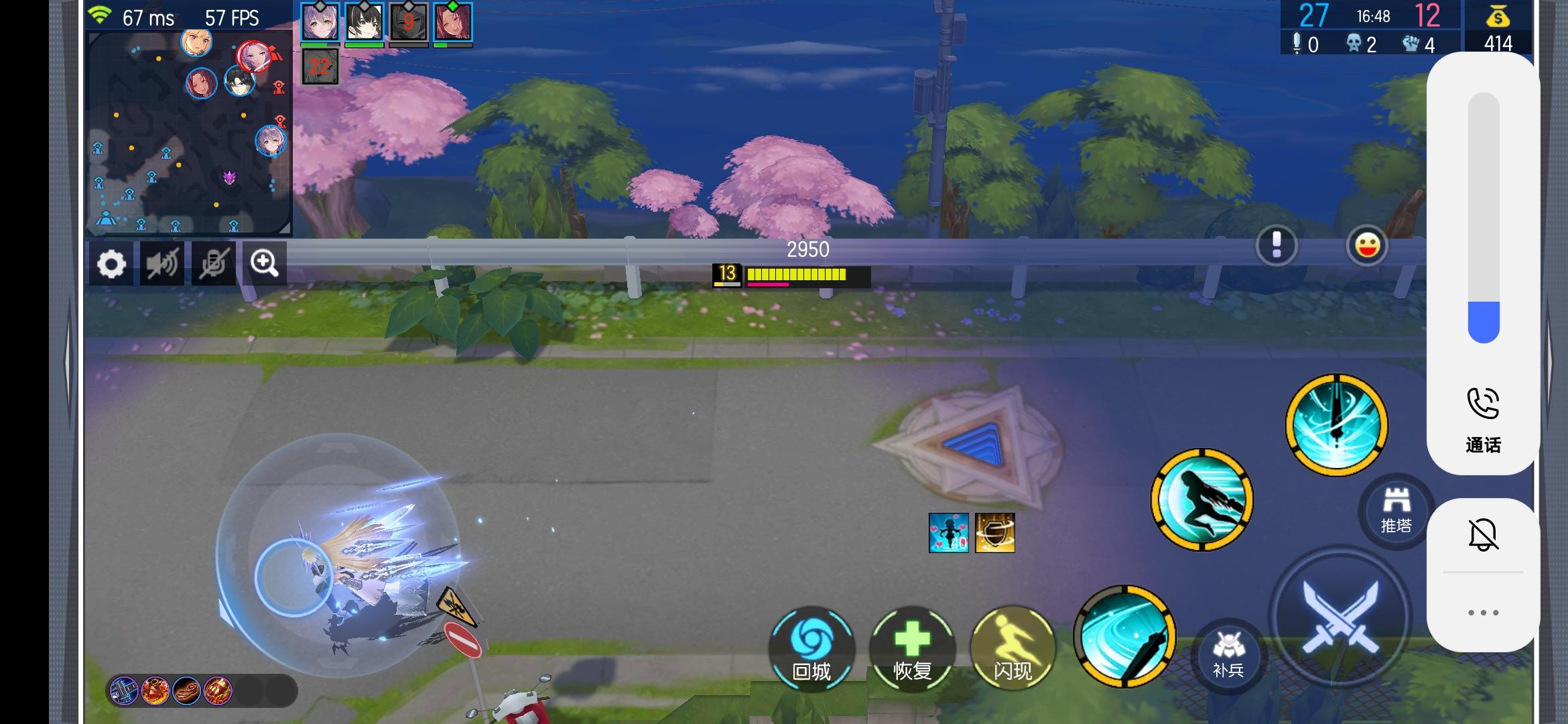Image resolution: width=1568 pixels, height=724 pixels.
Task: Open the three-dots overflow options
Action: (x=1483, y=611)
